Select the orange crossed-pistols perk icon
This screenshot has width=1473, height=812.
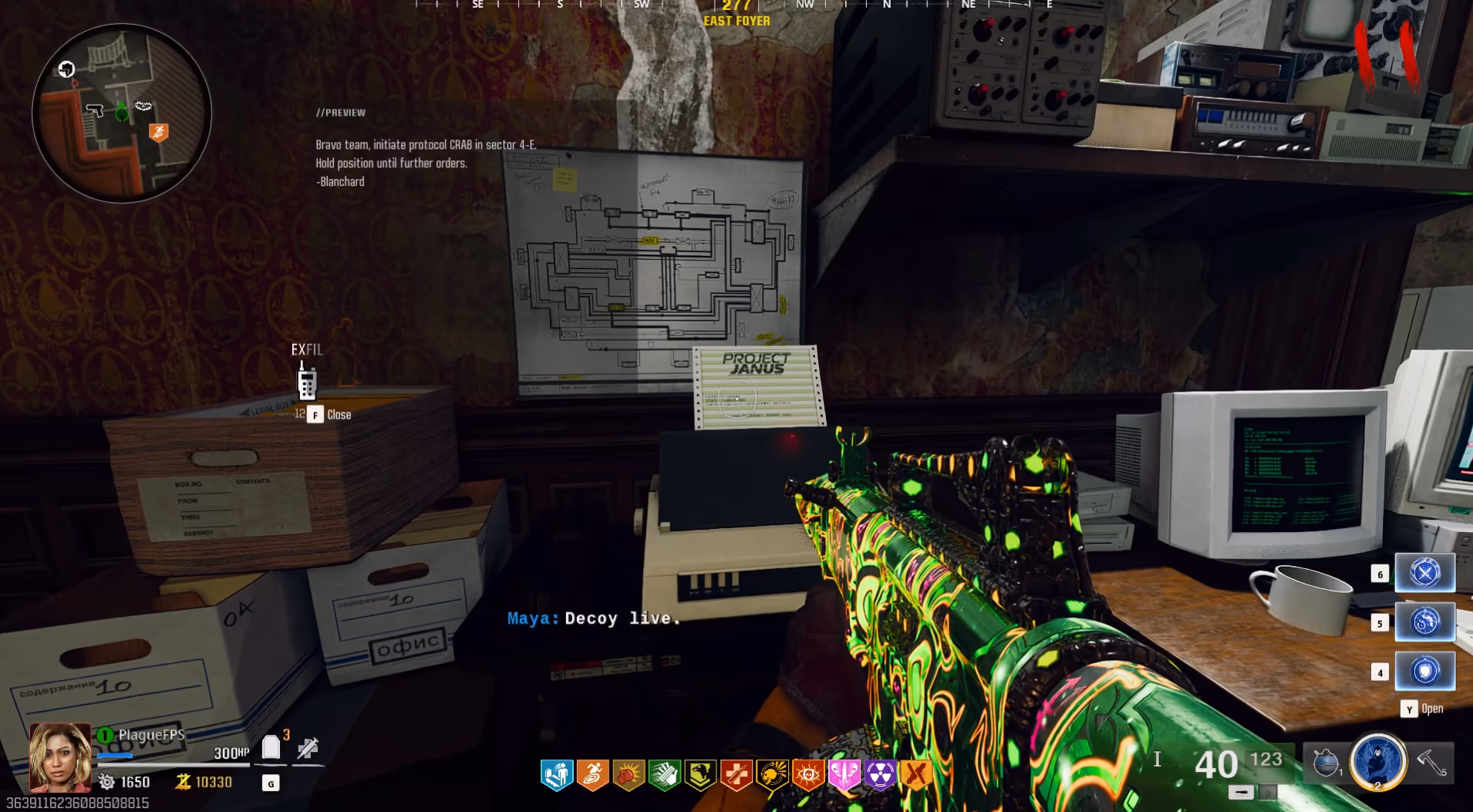click(916, 775)
